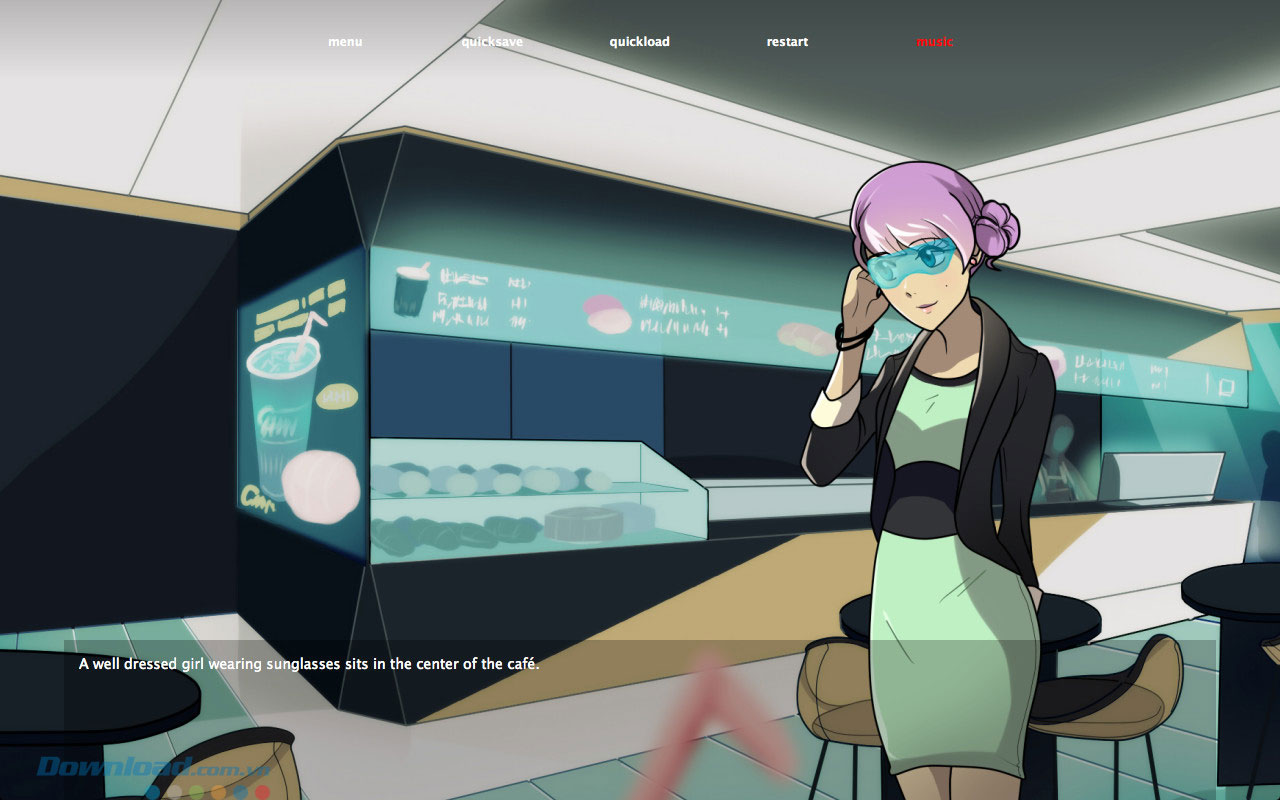Toggle the music off using the red label
Screen dimensions: 1280x800
pyautogui.click(x=933, y=41)
